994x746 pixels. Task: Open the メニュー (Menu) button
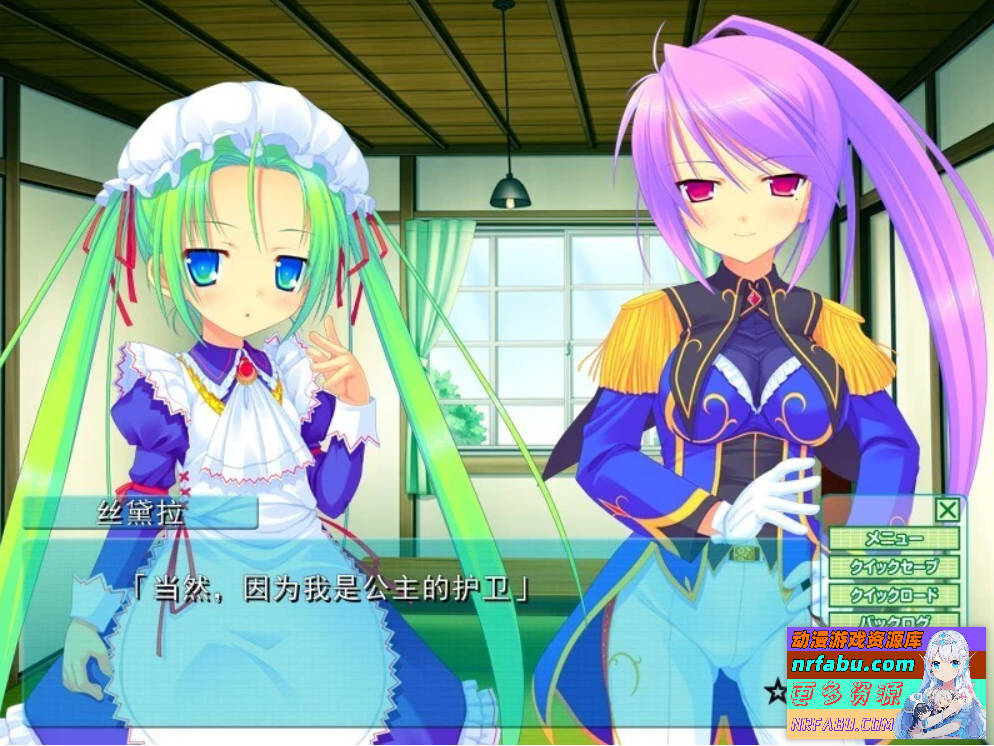coord(894,539)
